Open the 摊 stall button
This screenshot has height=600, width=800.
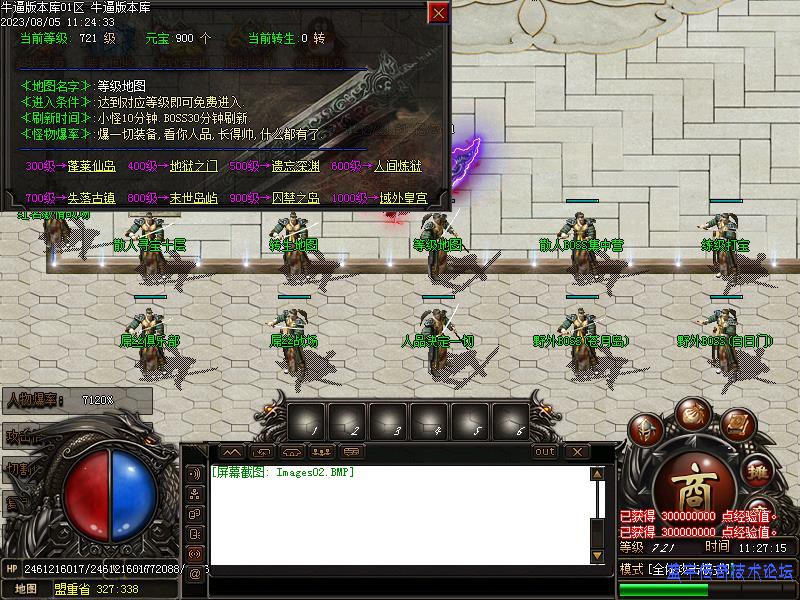tap(758, 471)
